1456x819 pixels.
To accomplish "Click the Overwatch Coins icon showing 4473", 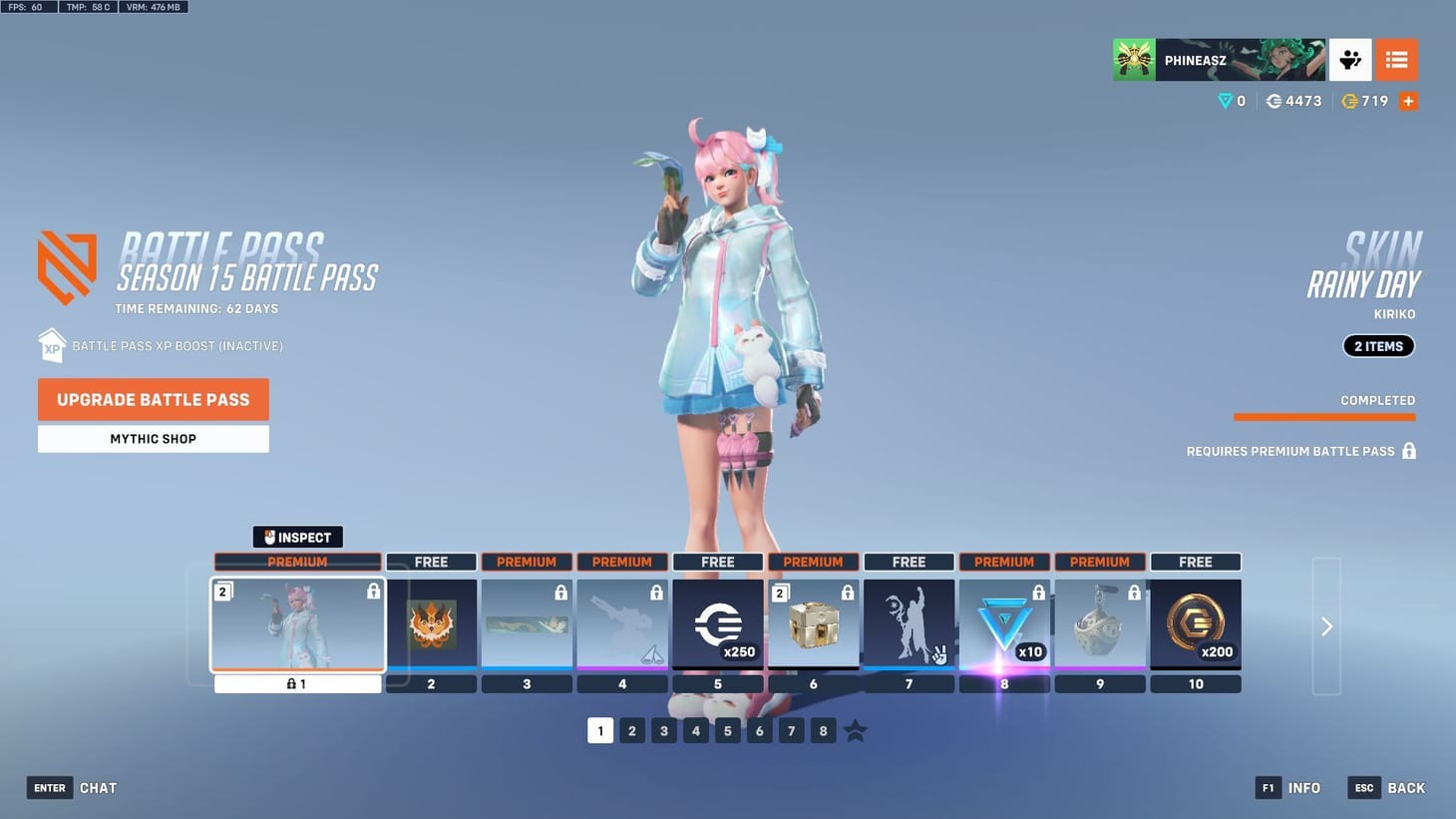I will tap(1274, 101).
